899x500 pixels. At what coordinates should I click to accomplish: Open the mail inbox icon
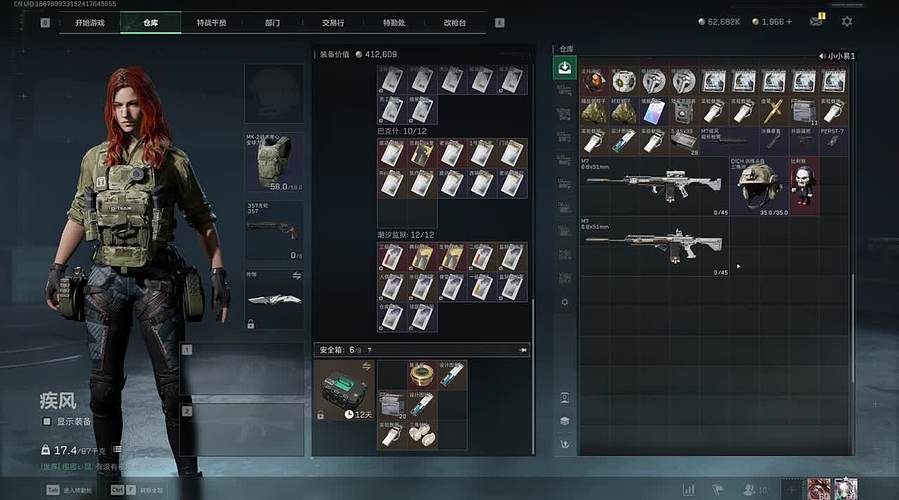[x=816, y=21]
